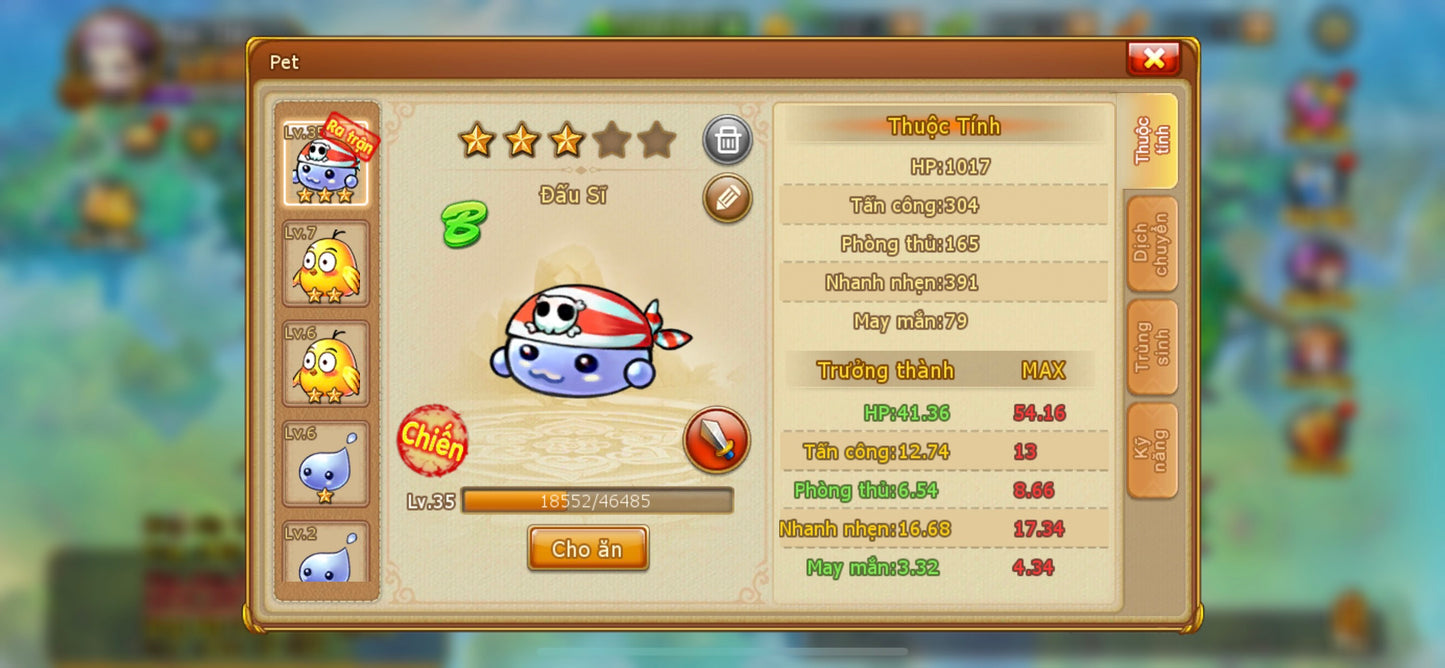Viewport: 1445px width, 668px height.
Task: Show the Kỹ năng skills tab
Action: pyautogui.click(x=1151, y=450)
